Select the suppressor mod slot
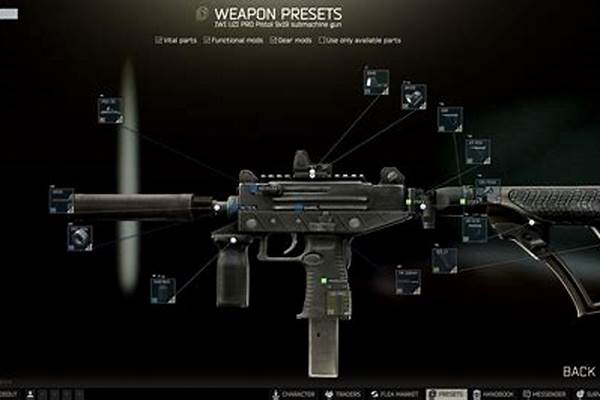The height and width of the screenshot is (400, 600). [x=61, y=200]
